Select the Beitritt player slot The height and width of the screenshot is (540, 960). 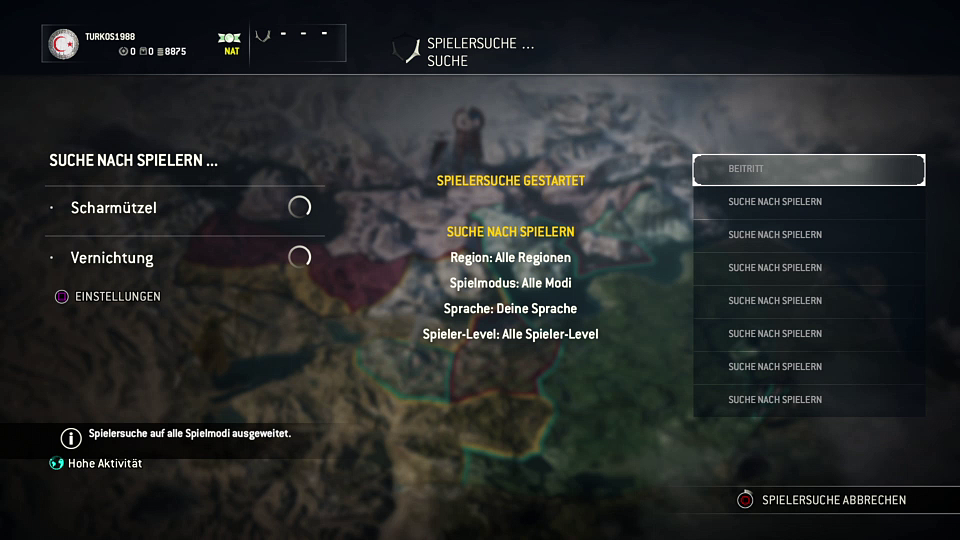[x=808, y=170]
